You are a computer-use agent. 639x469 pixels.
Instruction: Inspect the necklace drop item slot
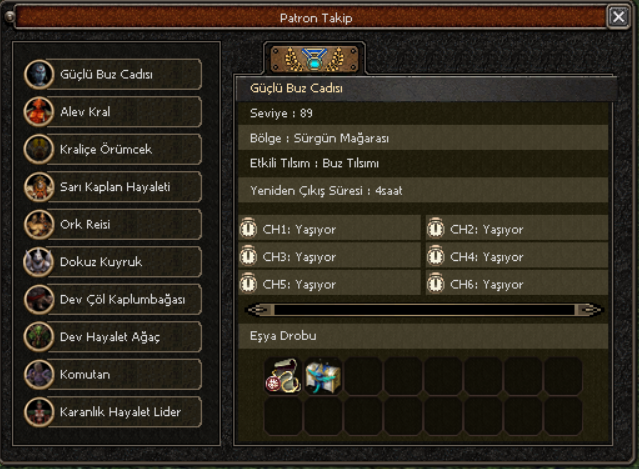(x=283, y=376)
